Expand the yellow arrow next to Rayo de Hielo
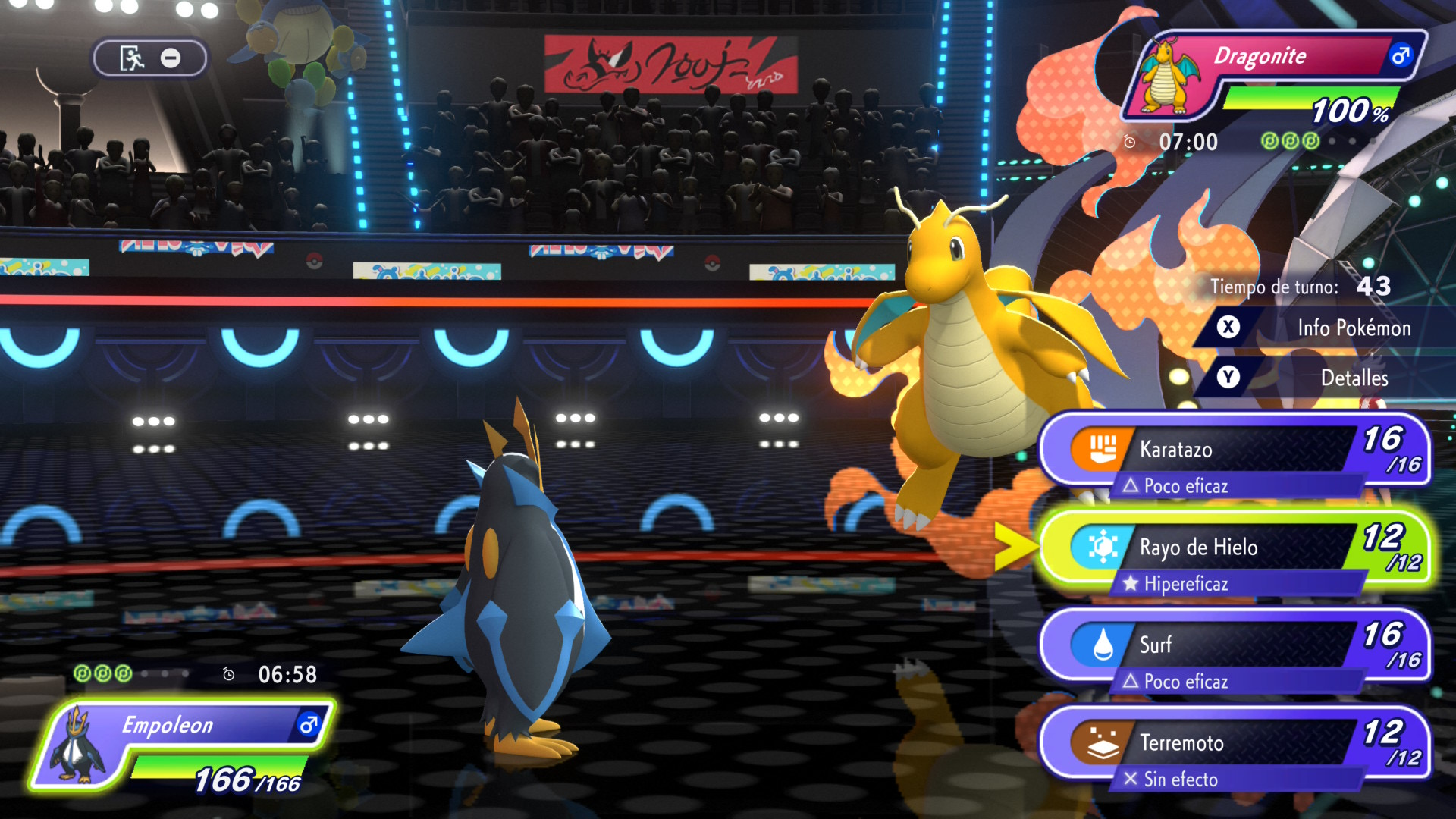Image resolution: width=1456 pixels, height=819 pixels. coord(1013,548)
